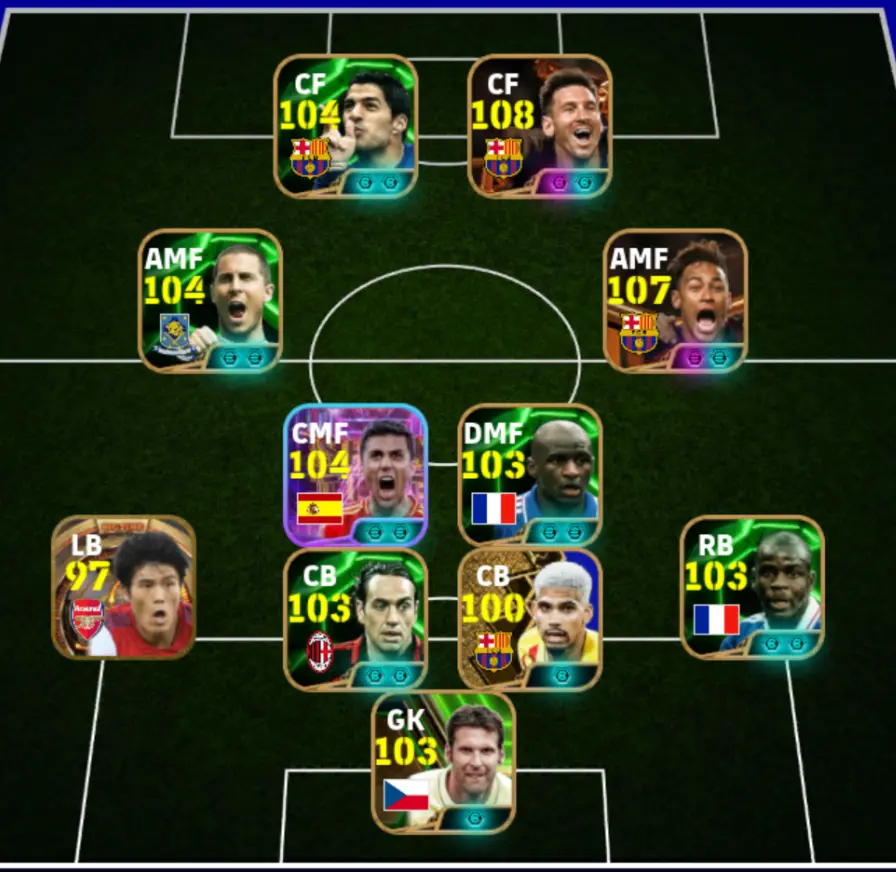Select the 107-rated AMF card
Screen dimensions: 896x872
[x=676, y=301]
